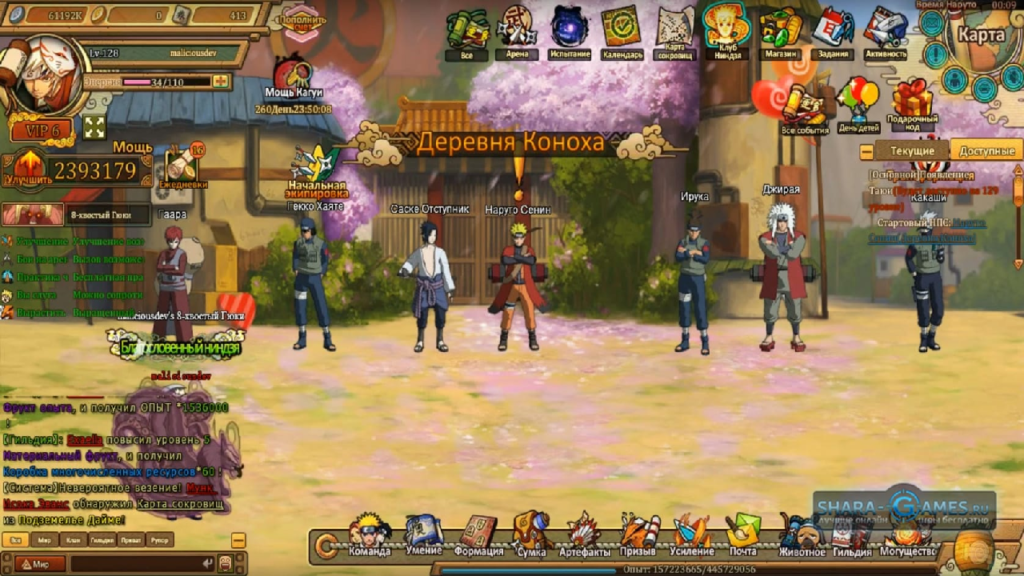Open the Испытание trial portal icon
This screenshot has width=1024, height=576.
pos(569,30)
